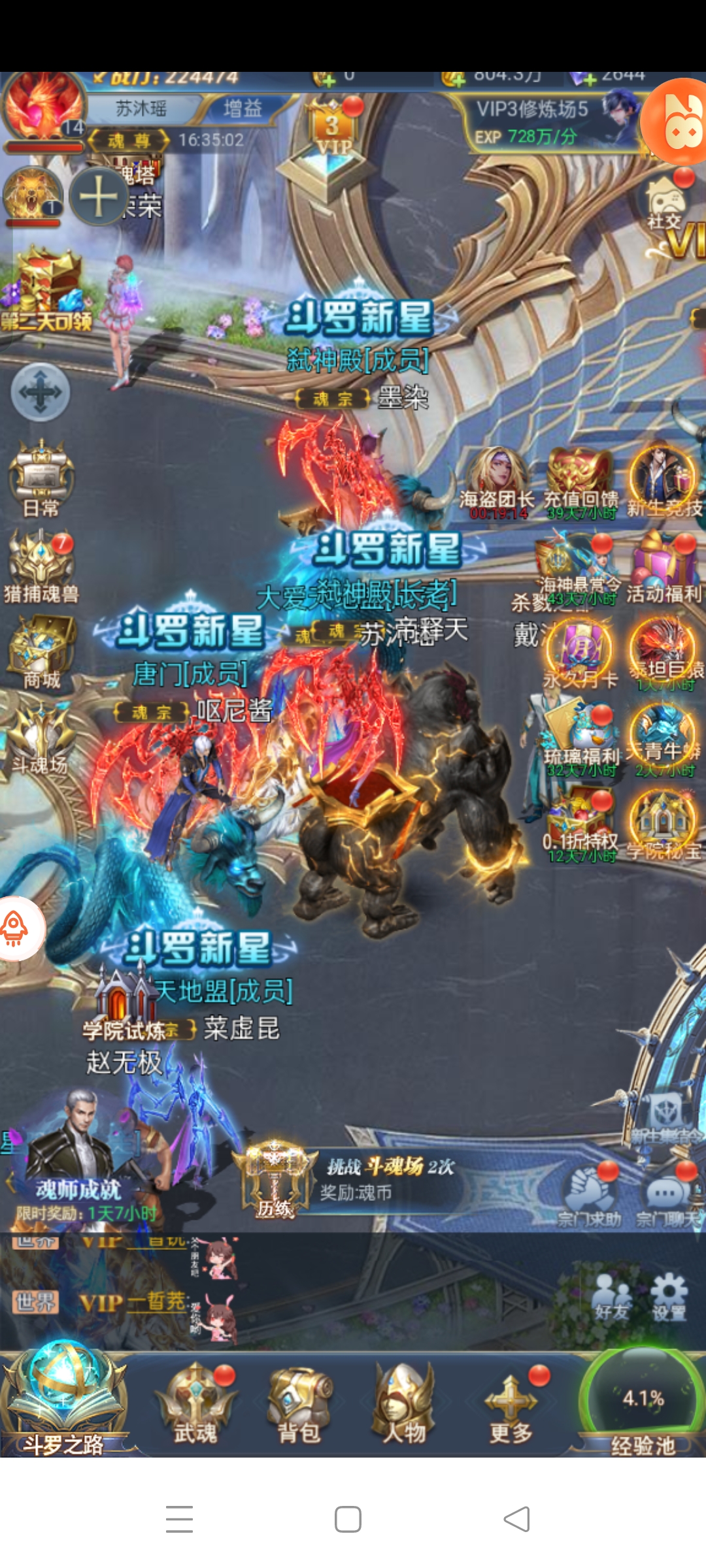Screen dimensions: 706x1568
Task: Open the 武魂 menu
Action: pos(195,1403)
